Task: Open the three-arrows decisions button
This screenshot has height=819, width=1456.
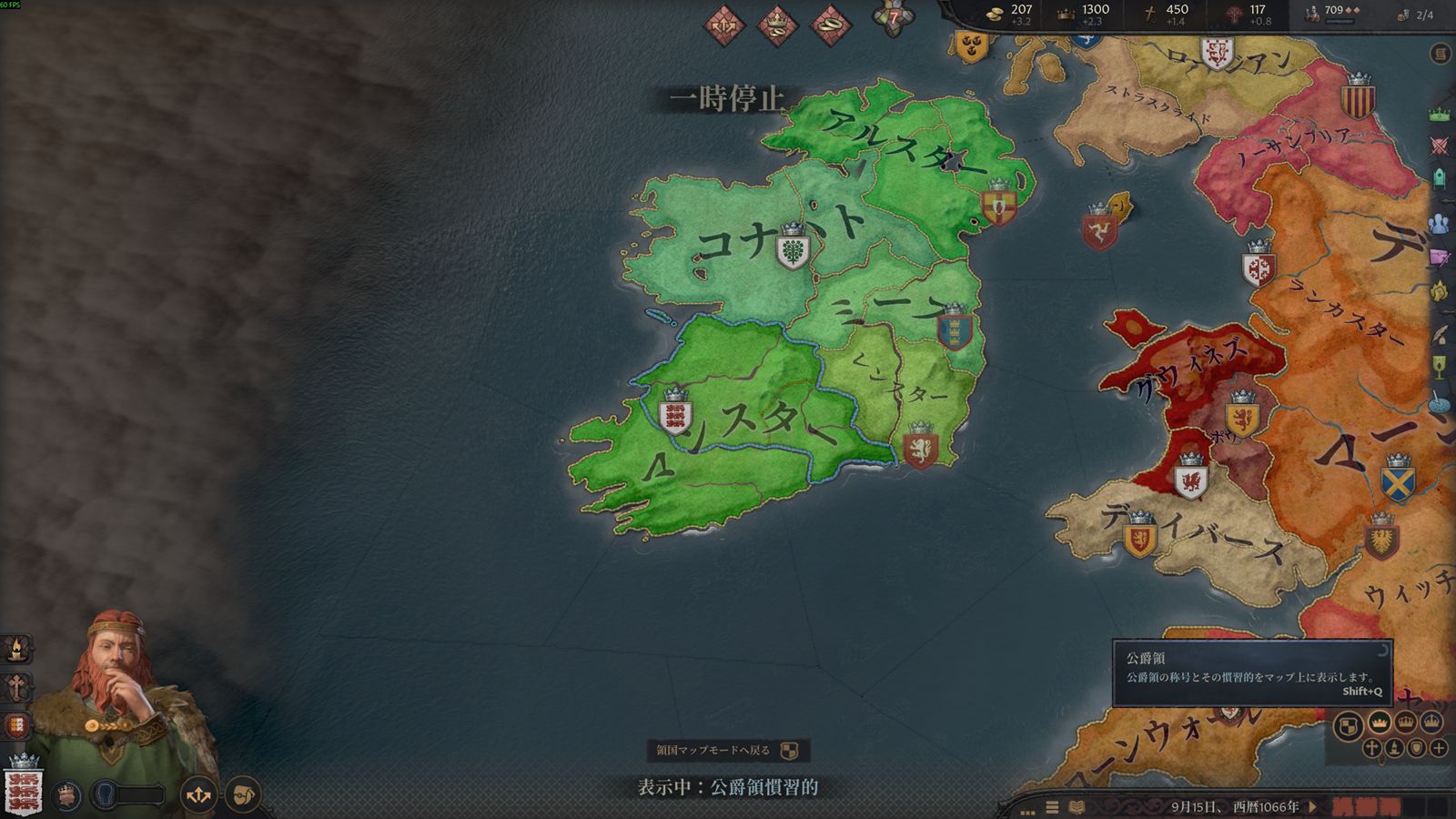Action: (x=198, y=795)
